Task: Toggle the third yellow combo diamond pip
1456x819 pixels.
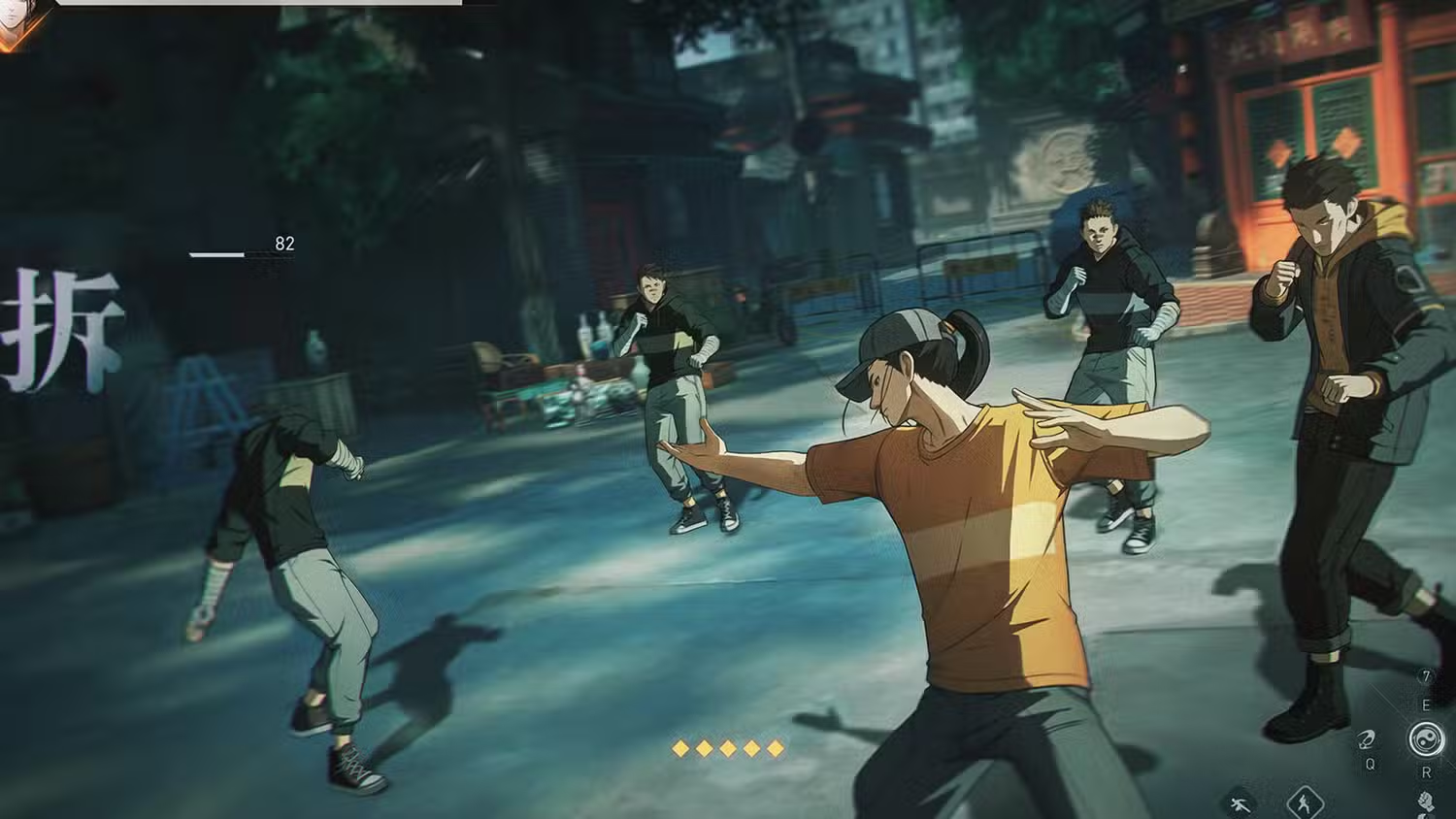Action: point(726,748)
